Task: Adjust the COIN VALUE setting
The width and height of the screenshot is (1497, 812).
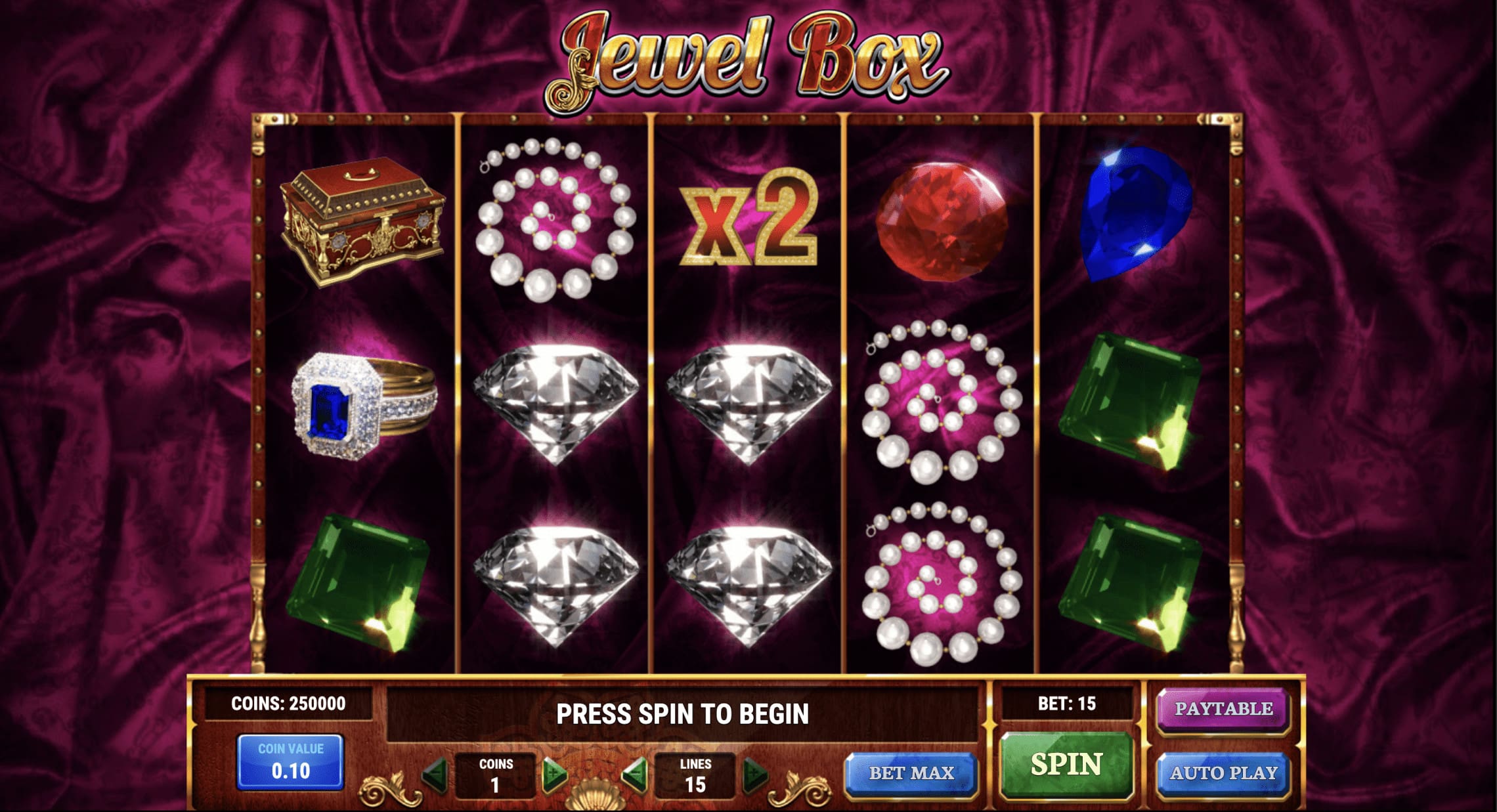Action: [x=291, y=761]
